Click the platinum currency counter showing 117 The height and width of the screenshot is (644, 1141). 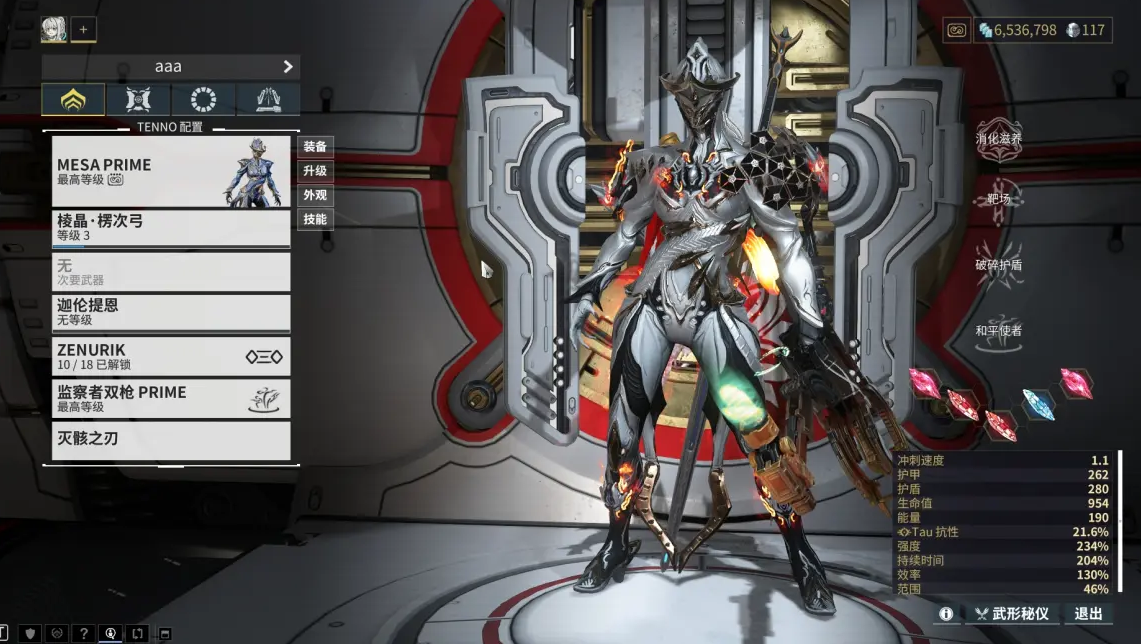1086,30
